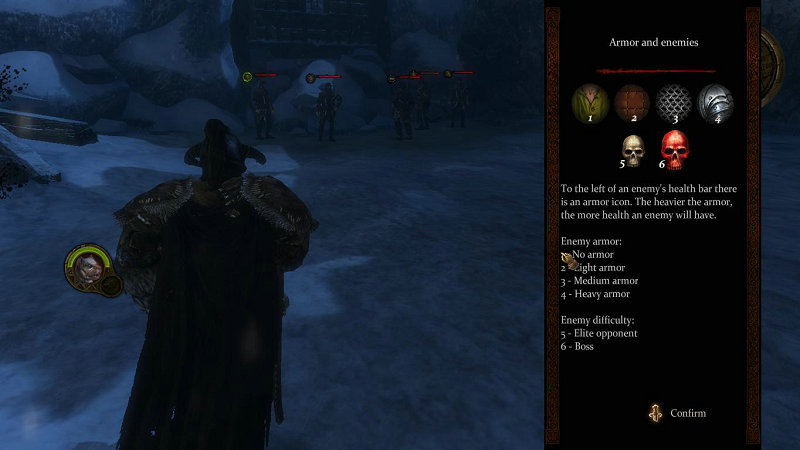The width and height of the screenshot is (800, 450).
Task: Click the no armor cloth icon
Action: pos(589,102)
